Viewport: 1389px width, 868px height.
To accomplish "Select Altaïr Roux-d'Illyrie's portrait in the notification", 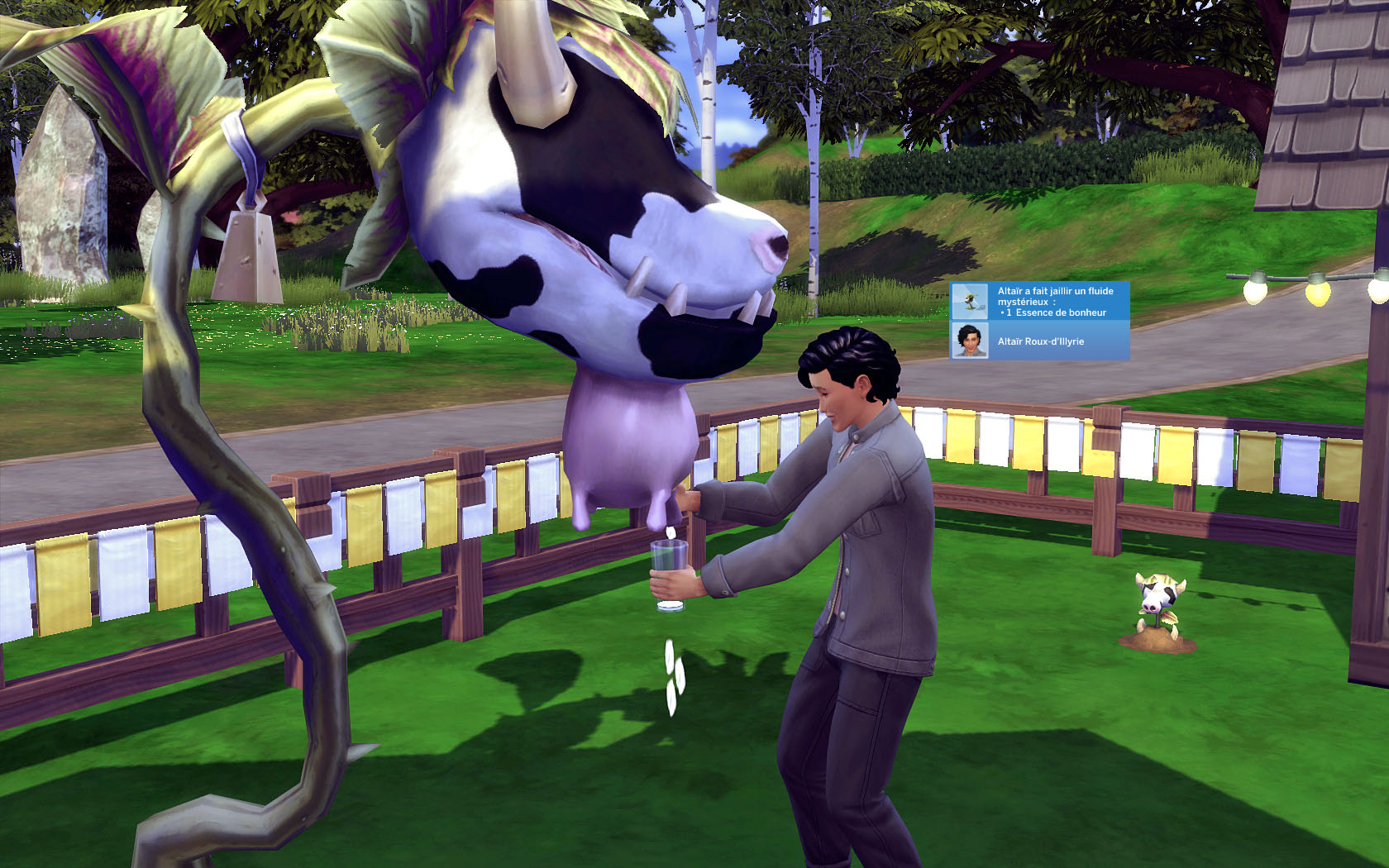I will (969, 341).
